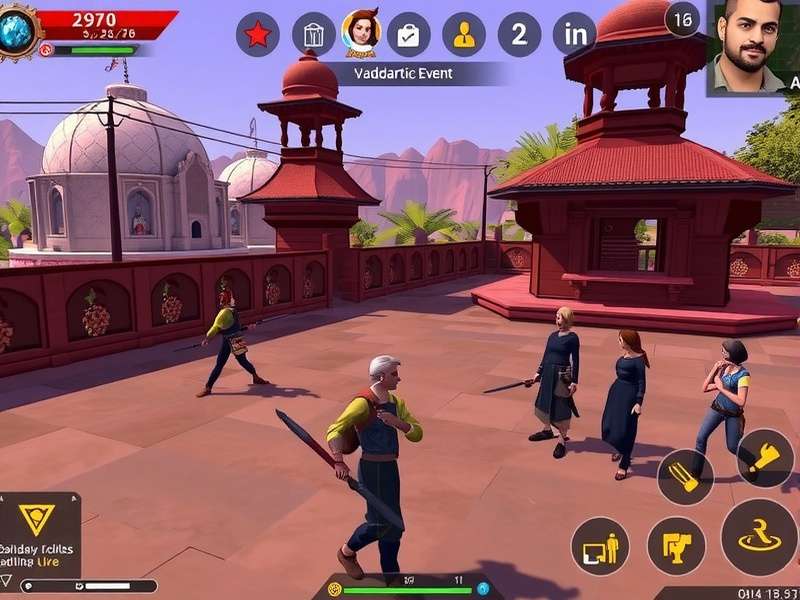This screenshot has height=600, width=800.
Task: Tap the round 16 counter badge
Action: pos(683,19)
